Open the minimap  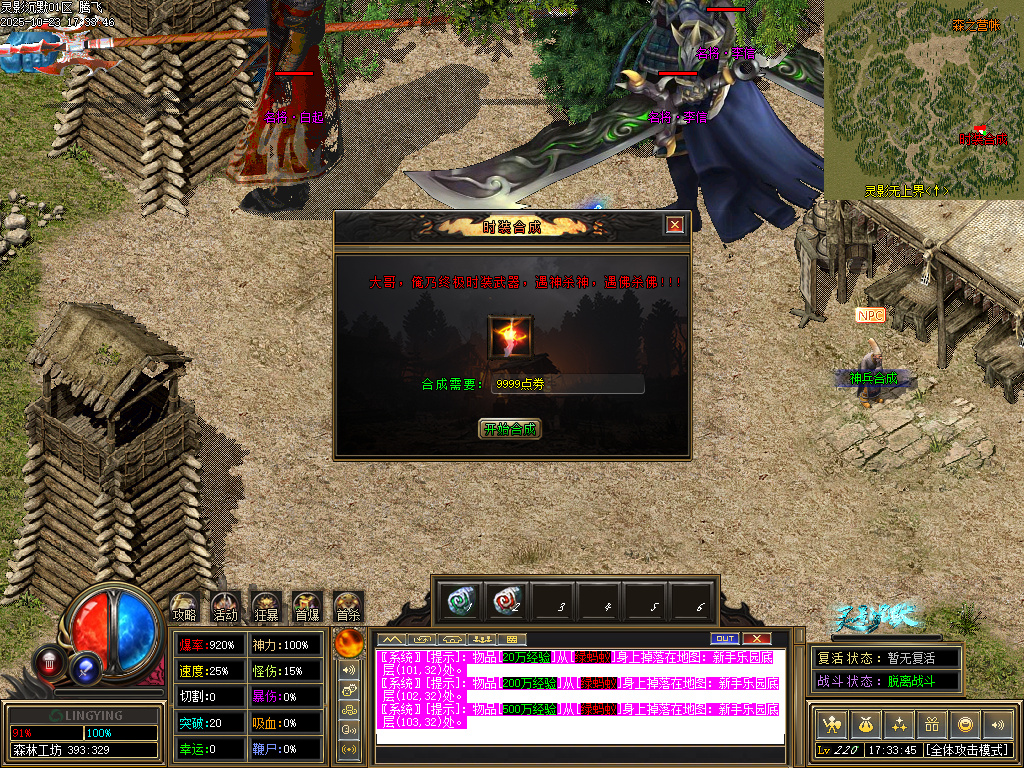point(923,98)
